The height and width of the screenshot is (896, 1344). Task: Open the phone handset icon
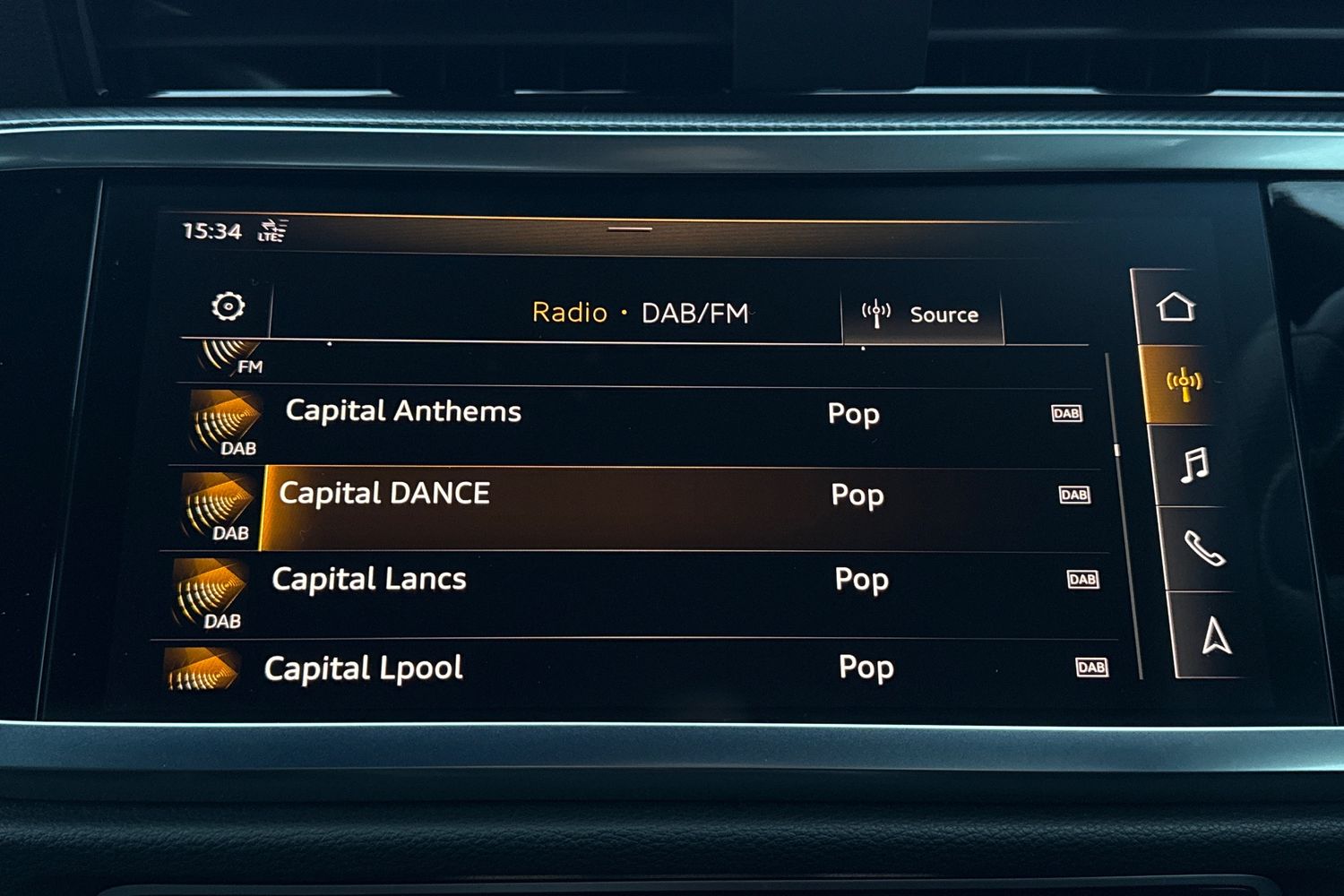point(1204,548)
